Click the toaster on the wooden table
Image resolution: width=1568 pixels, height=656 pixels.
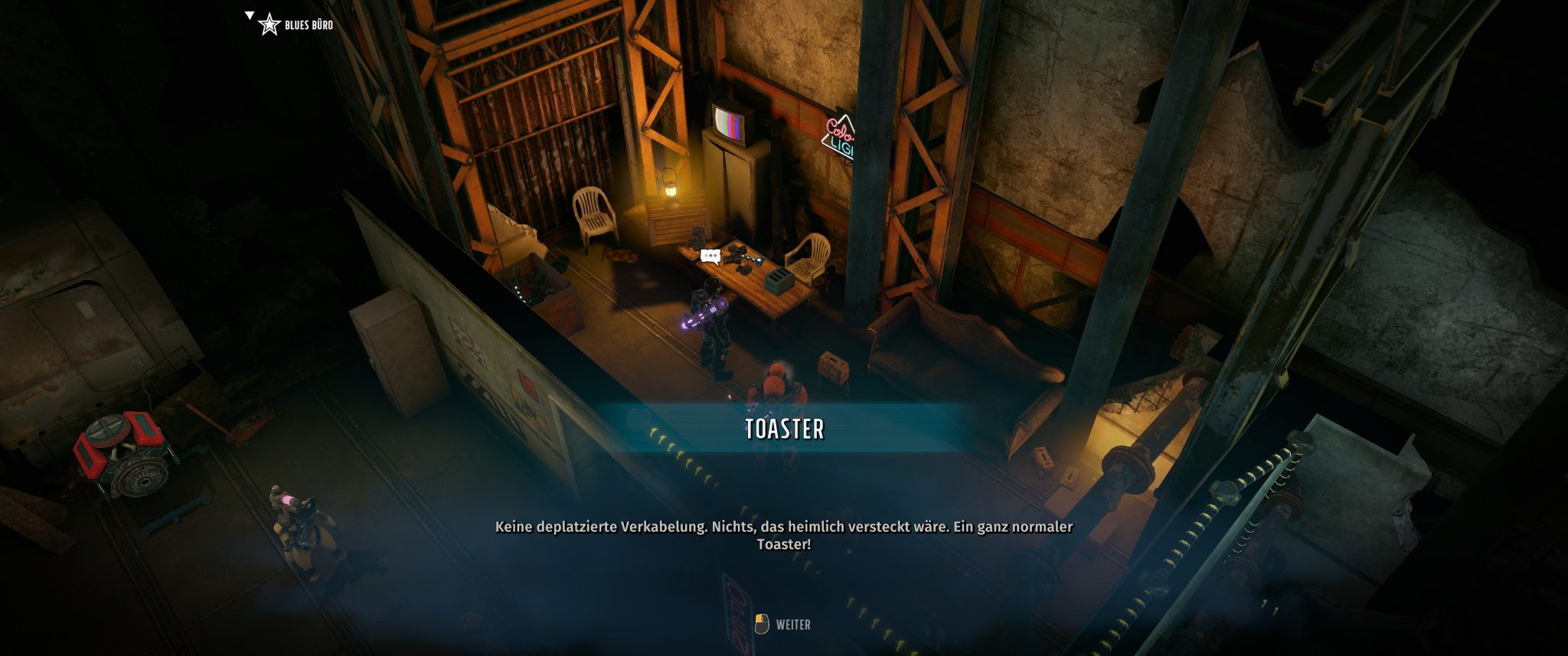[x=779, y=281]
